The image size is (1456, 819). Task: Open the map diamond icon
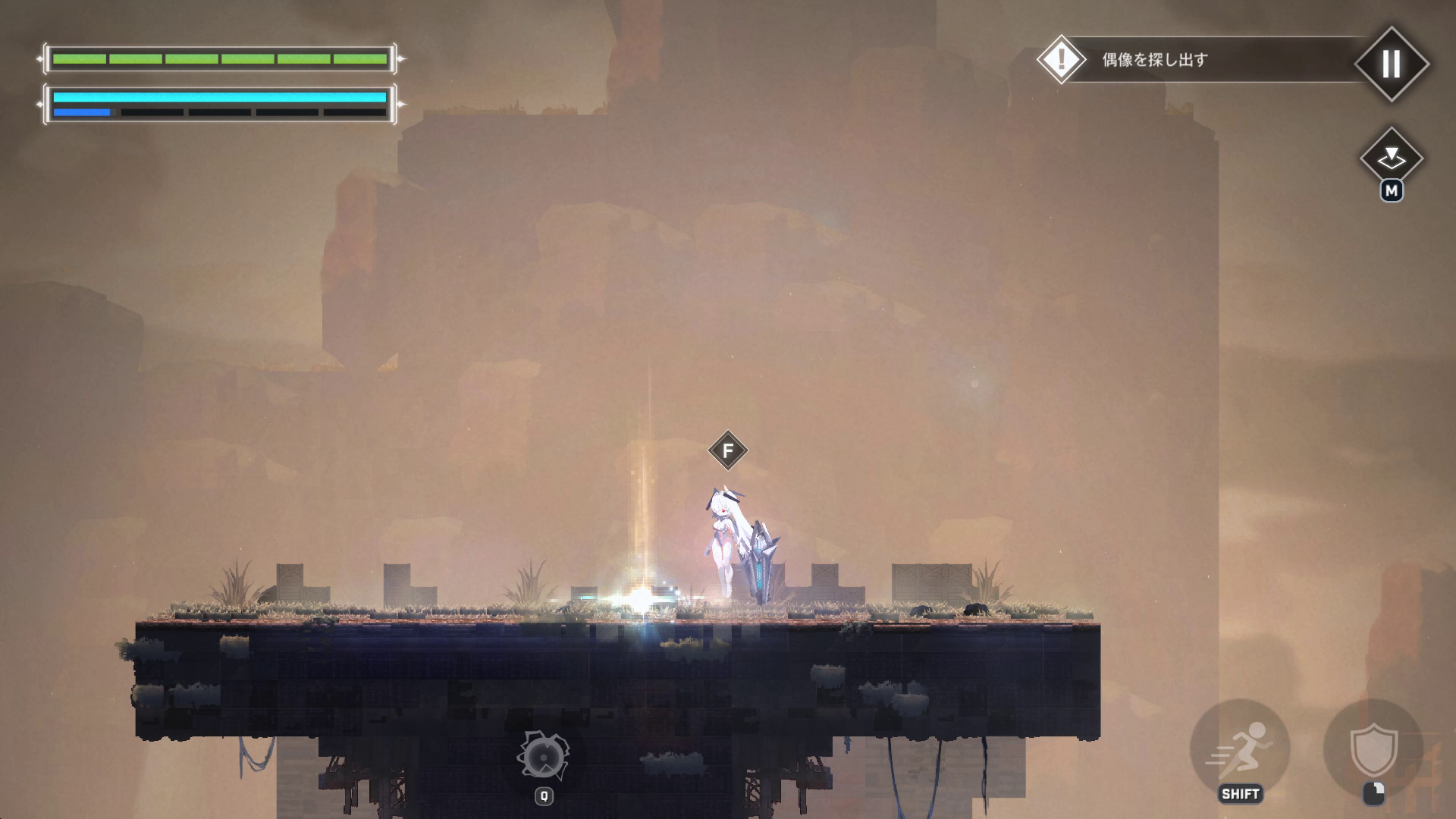(1391, 158)
